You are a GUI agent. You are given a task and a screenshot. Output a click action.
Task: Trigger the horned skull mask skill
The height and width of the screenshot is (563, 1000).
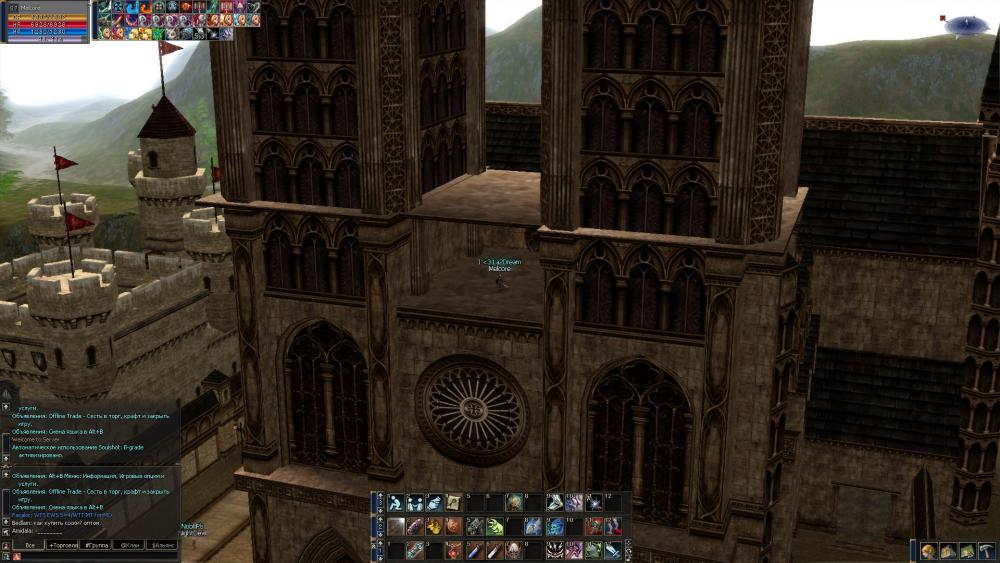(x=514, y=550)
